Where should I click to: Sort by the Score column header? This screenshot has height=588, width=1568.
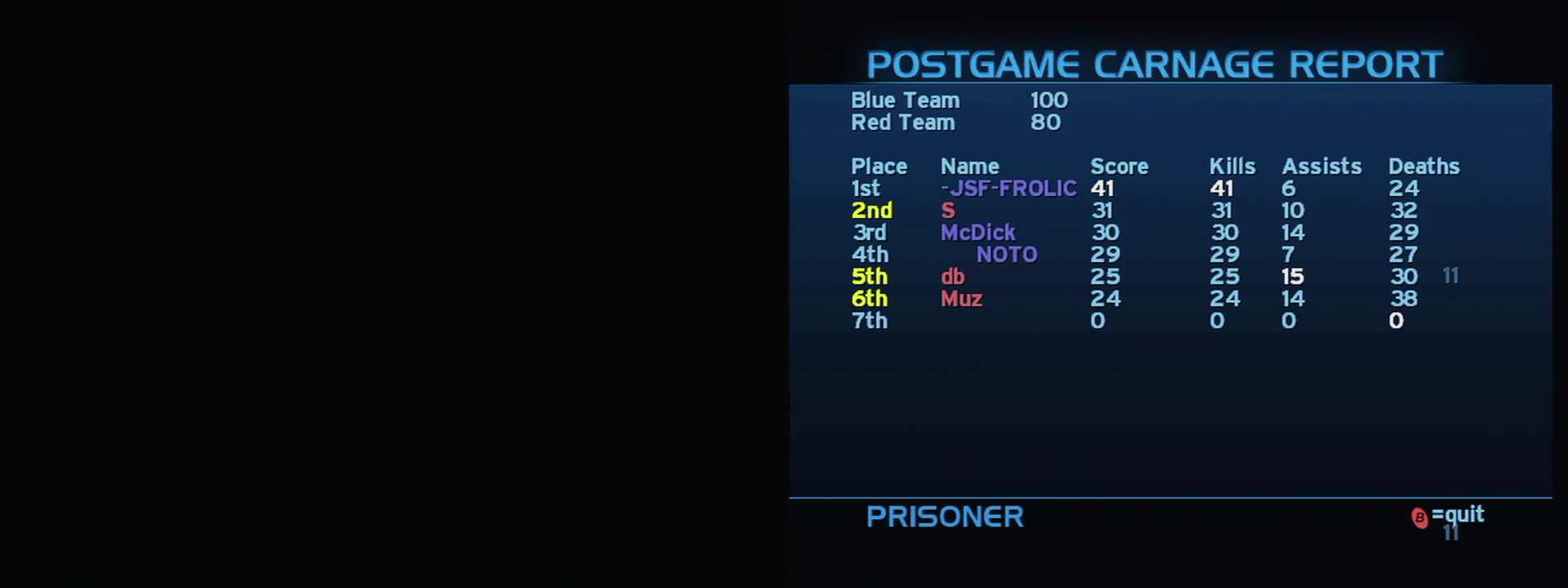tap(1120, 167)
